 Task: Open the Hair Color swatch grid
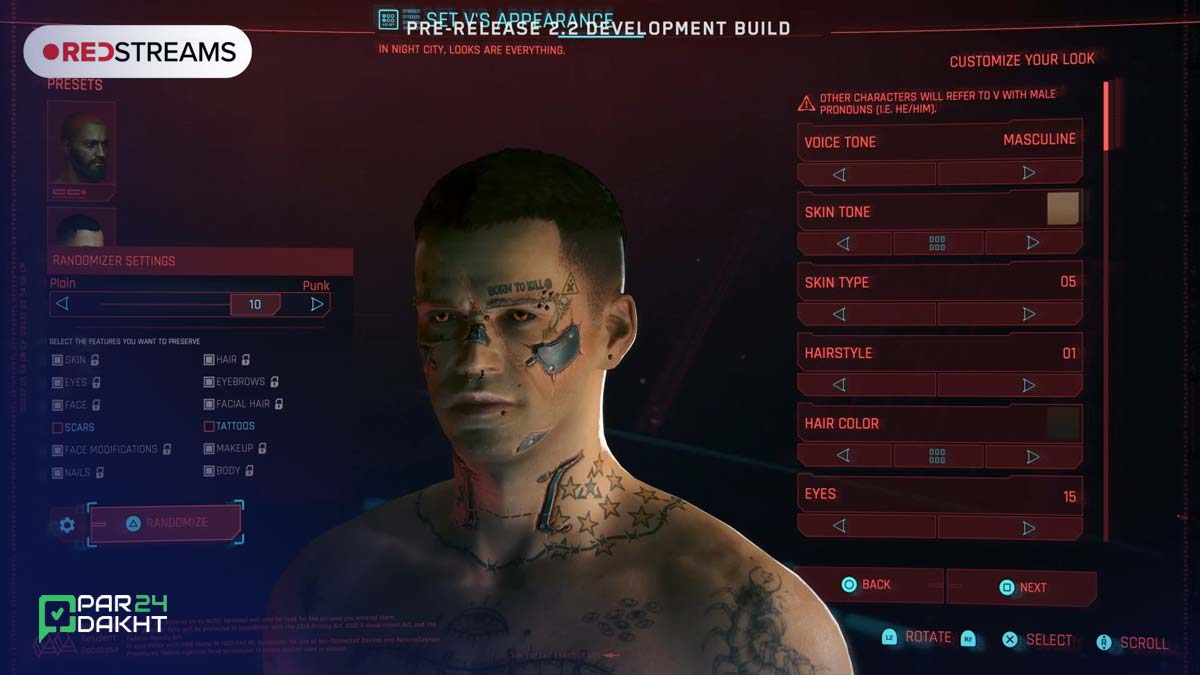coord(937,456)
